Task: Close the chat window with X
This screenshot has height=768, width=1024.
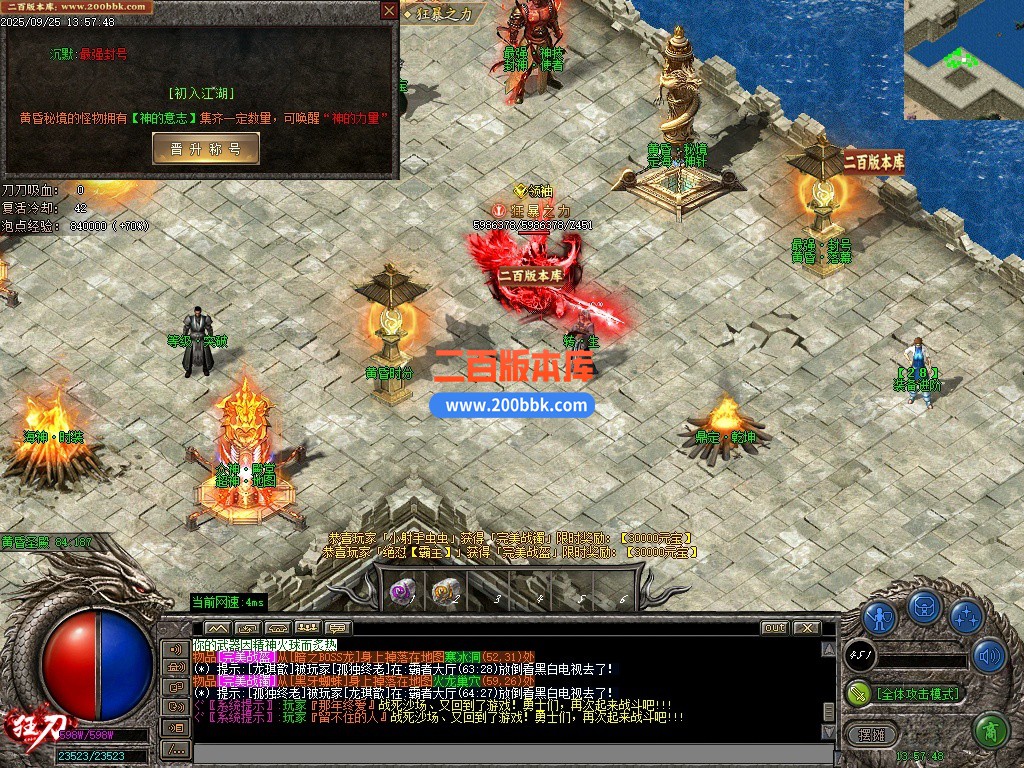Action: [x=805, y=628]
